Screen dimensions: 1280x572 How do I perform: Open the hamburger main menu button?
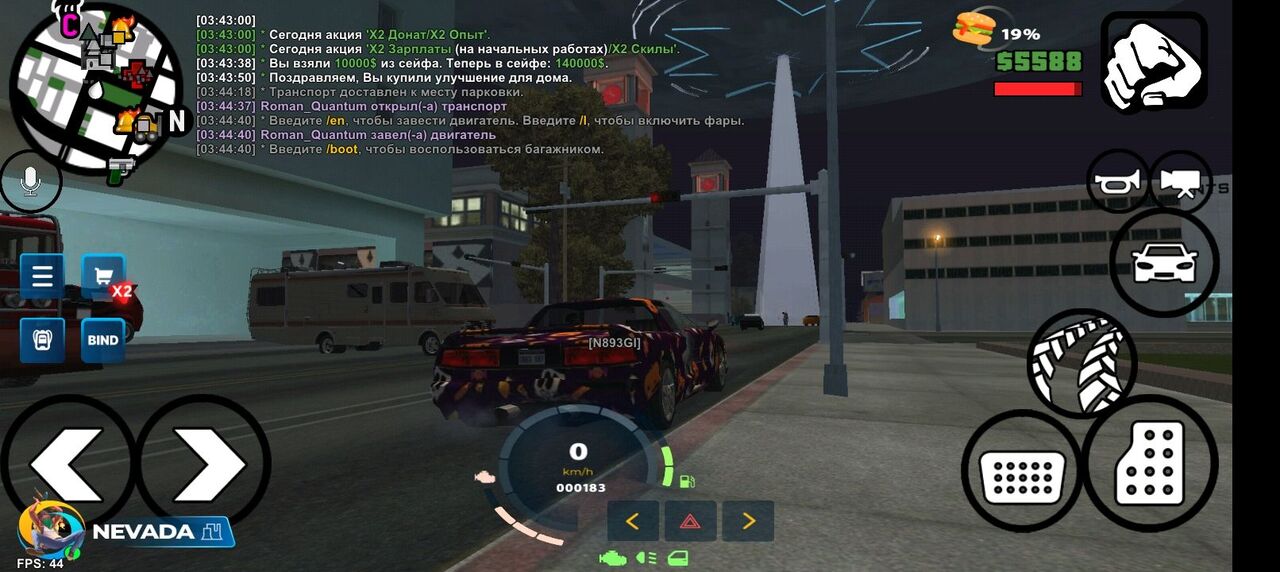(x=42, y=276)
